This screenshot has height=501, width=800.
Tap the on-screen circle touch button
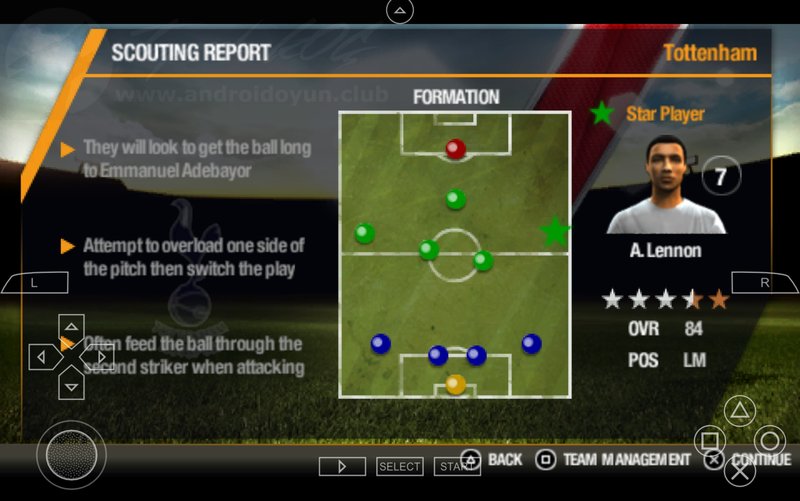769,440
